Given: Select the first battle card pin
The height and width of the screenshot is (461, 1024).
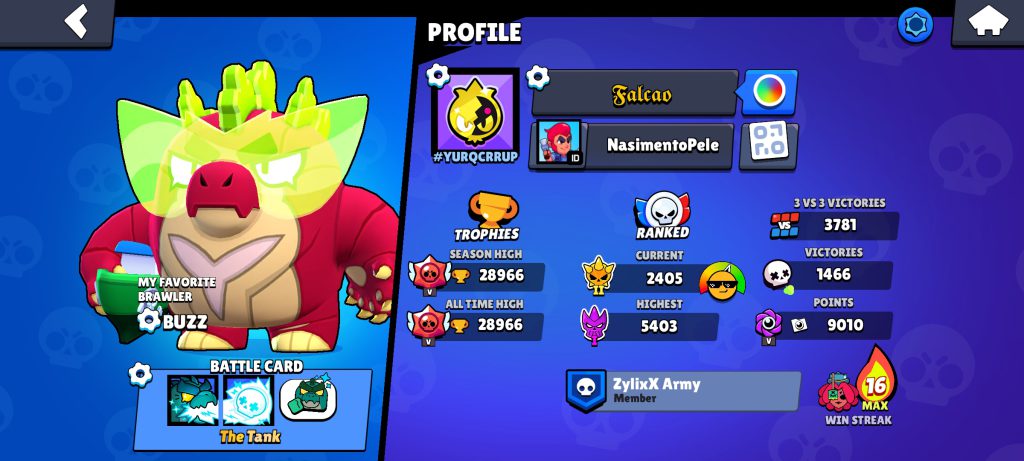Looking at the screenshot, I should [x=192, y=400].
